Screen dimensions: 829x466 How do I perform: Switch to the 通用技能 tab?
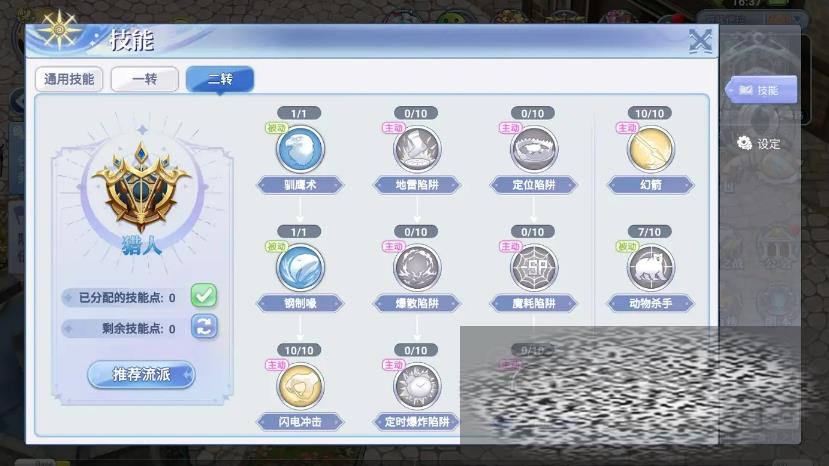click(x=69, y=79)
